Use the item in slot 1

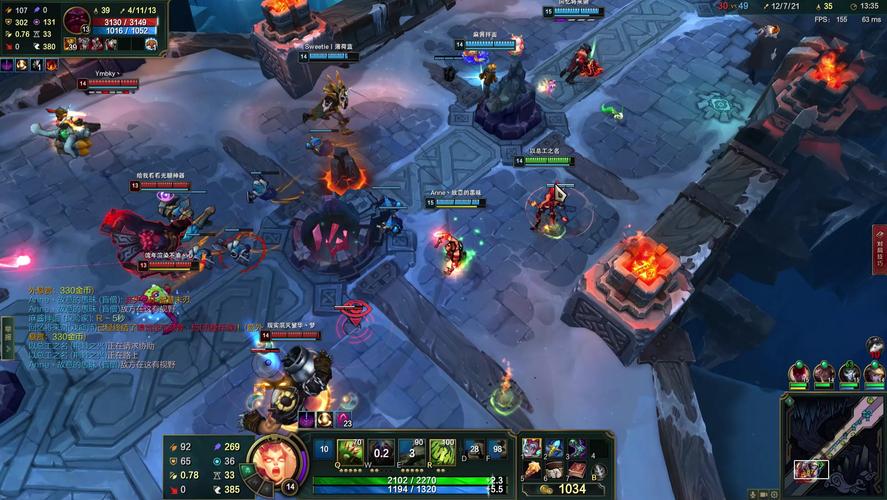pyautogui.click(x=531, y=448)
